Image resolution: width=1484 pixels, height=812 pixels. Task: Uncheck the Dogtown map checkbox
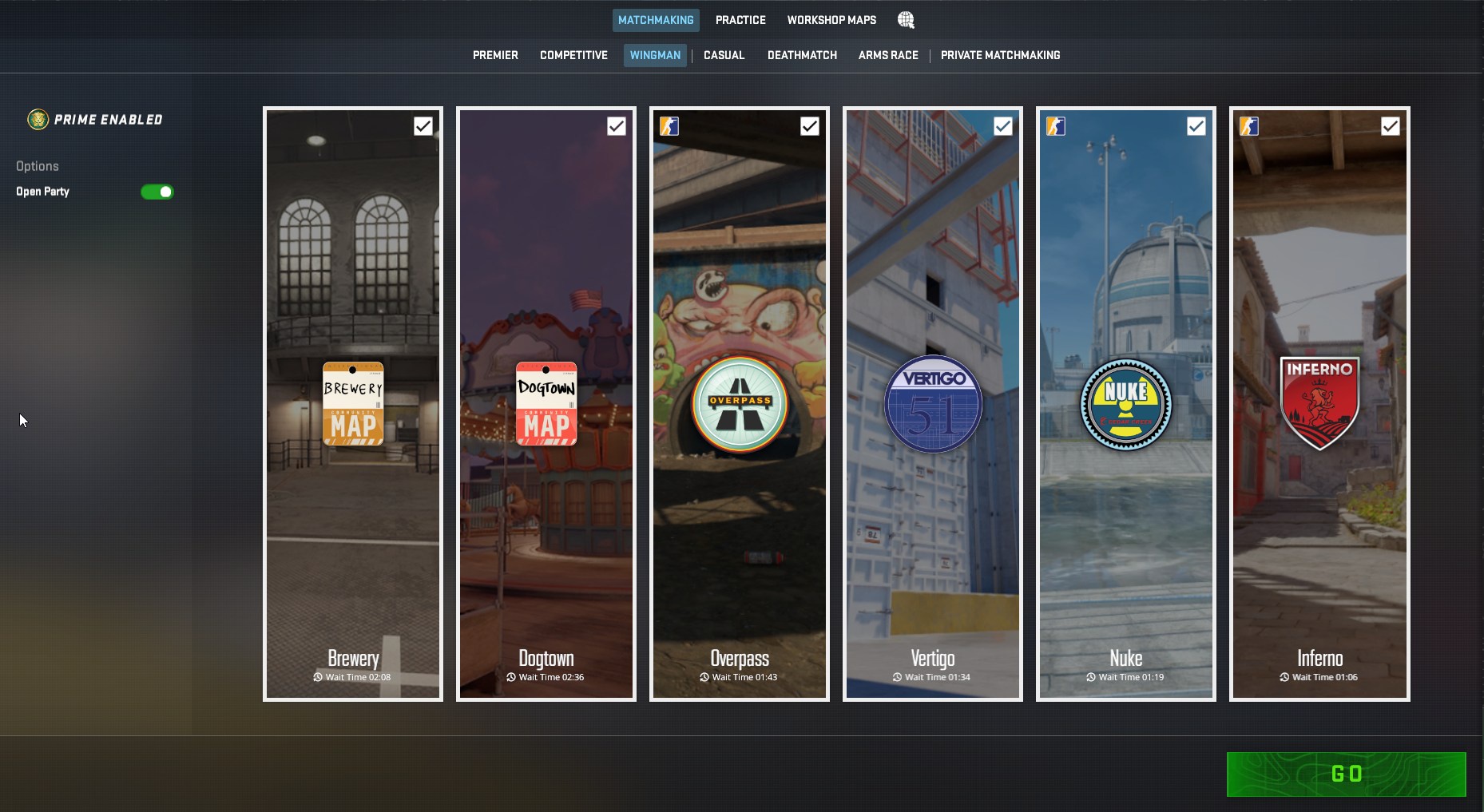coord(617,126)
